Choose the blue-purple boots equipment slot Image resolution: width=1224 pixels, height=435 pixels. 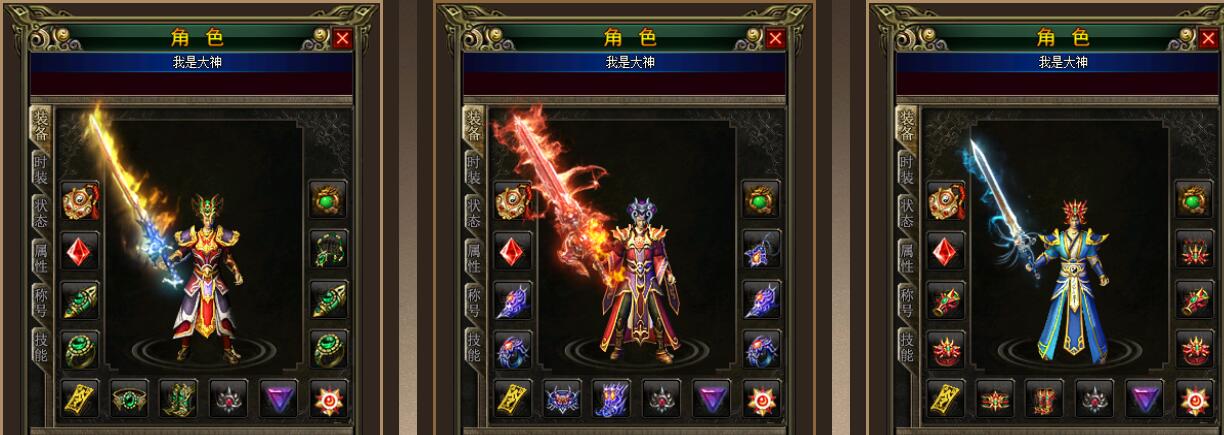pos(612,398)
